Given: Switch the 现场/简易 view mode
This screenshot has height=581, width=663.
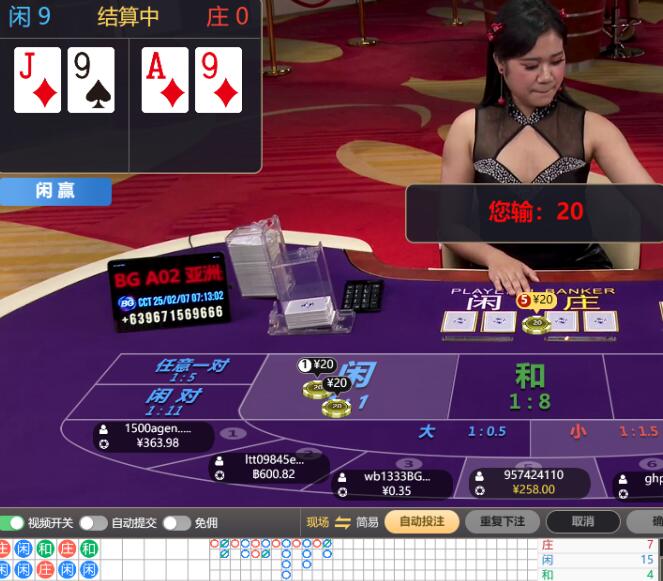Looking at the screenshot, I should tap(342, 522).
